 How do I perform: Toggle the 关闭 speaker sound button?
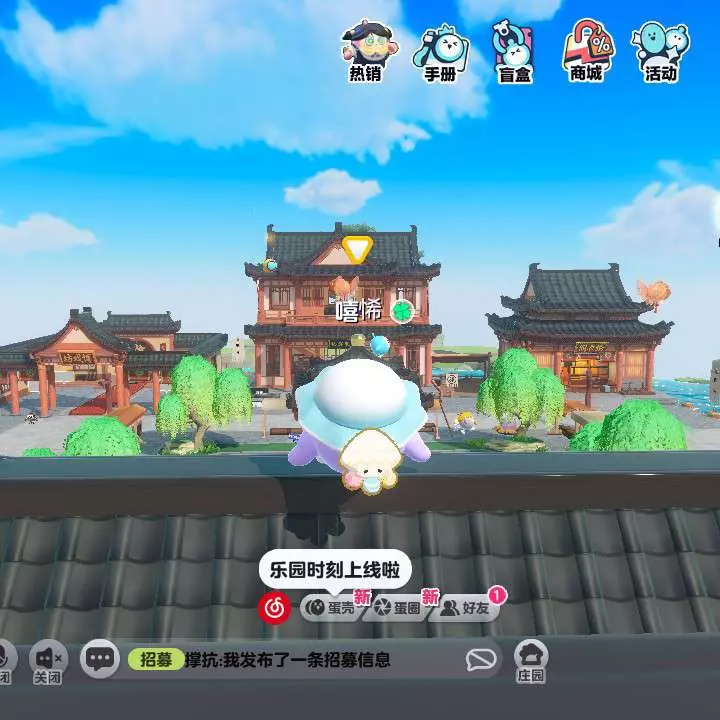(x=47, y=661)
